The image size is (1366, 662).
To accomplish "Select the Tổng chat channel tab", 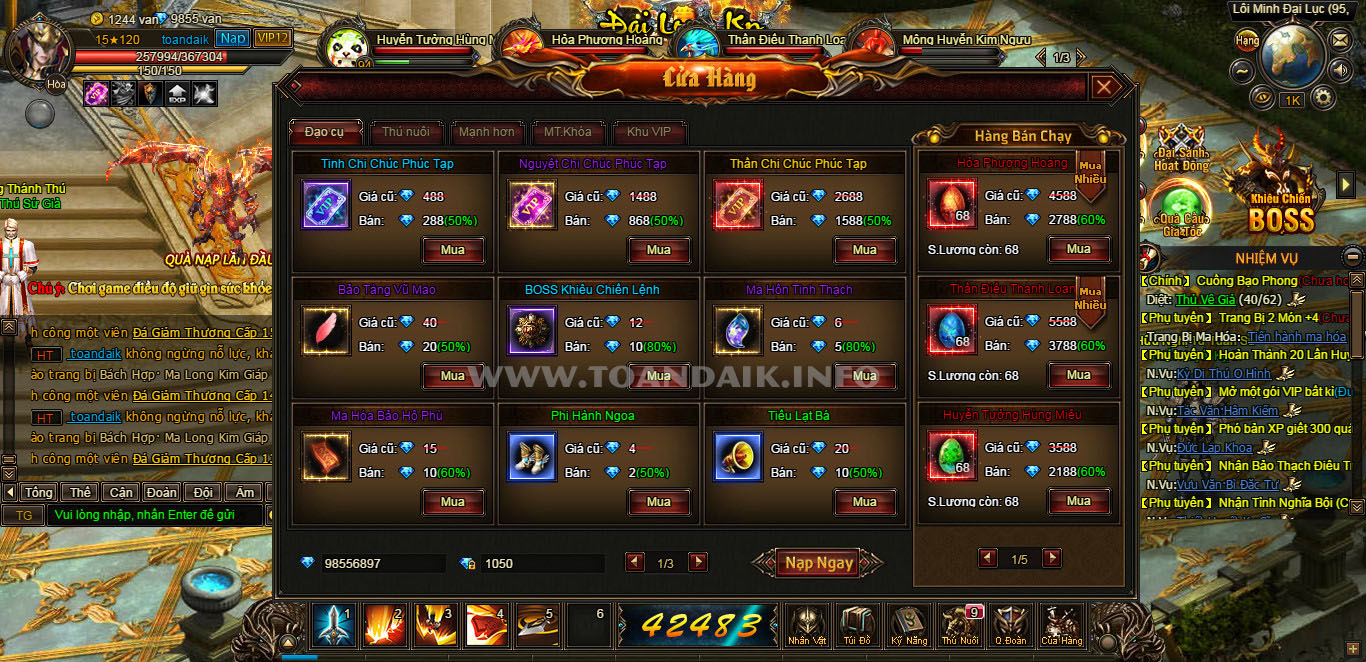I will 39,492.
